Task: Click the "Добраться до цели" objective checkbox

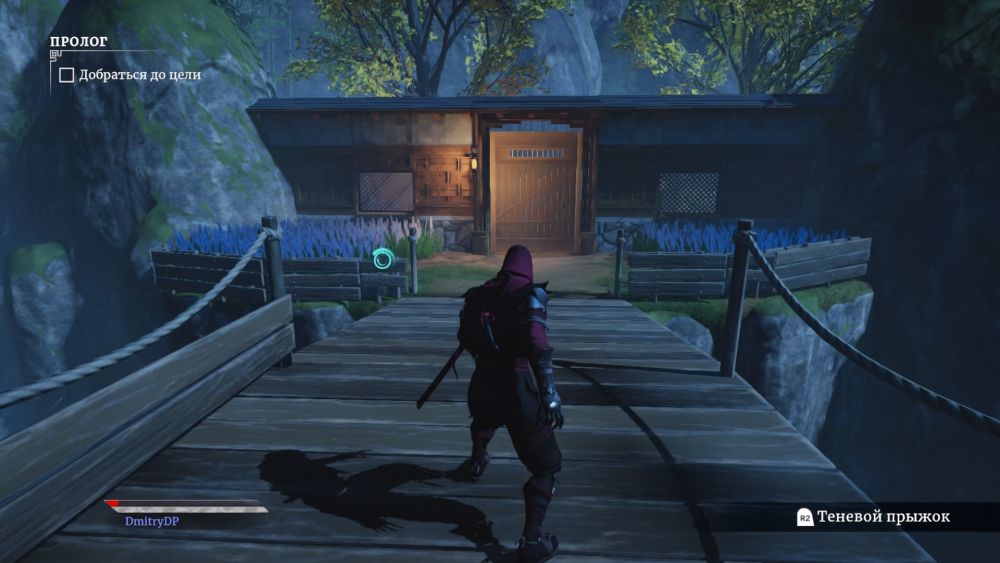Action: pyautogui.click(x=67, y=75)
